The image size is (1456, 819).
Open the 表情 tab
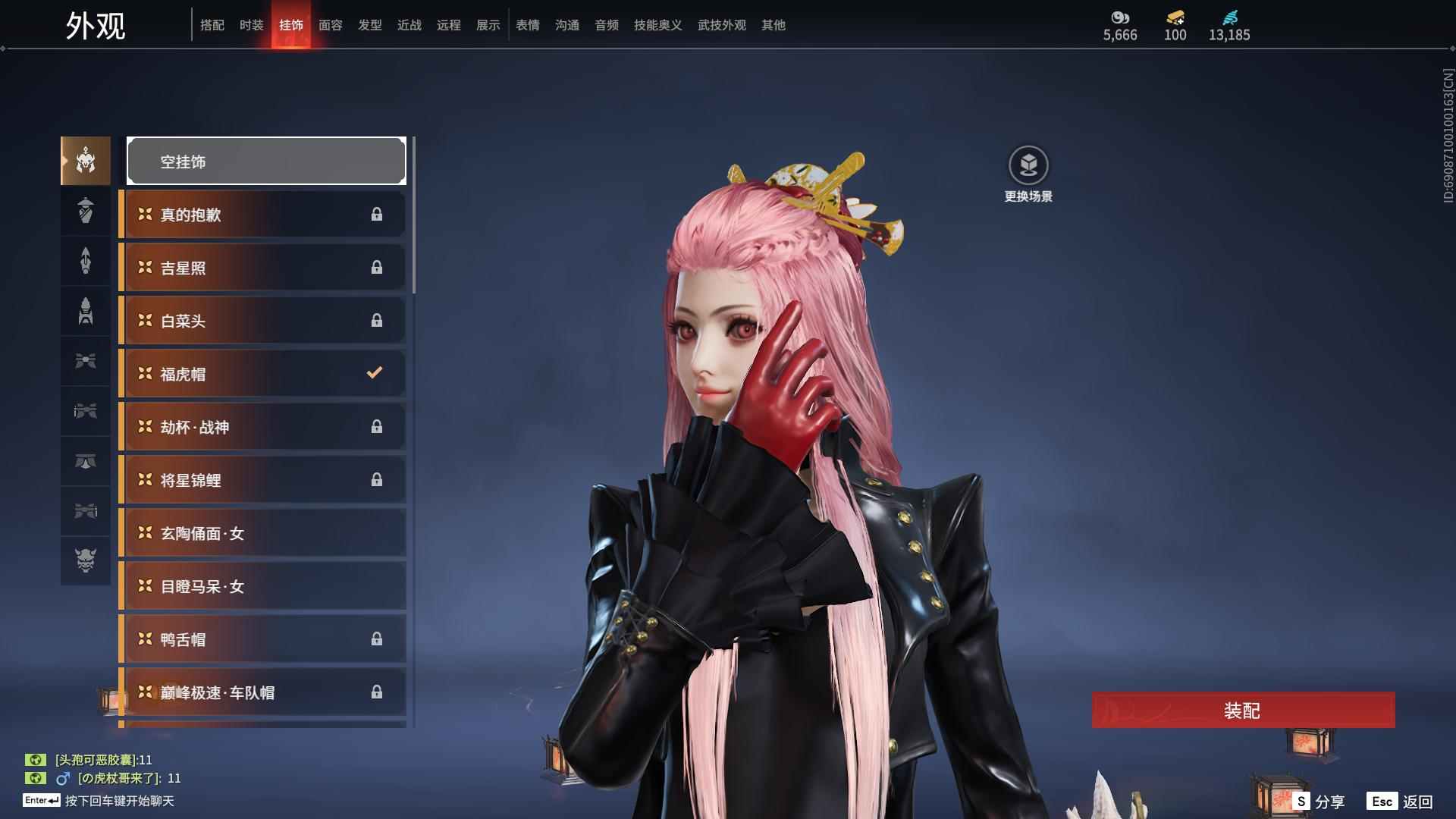tap(527, 25)
